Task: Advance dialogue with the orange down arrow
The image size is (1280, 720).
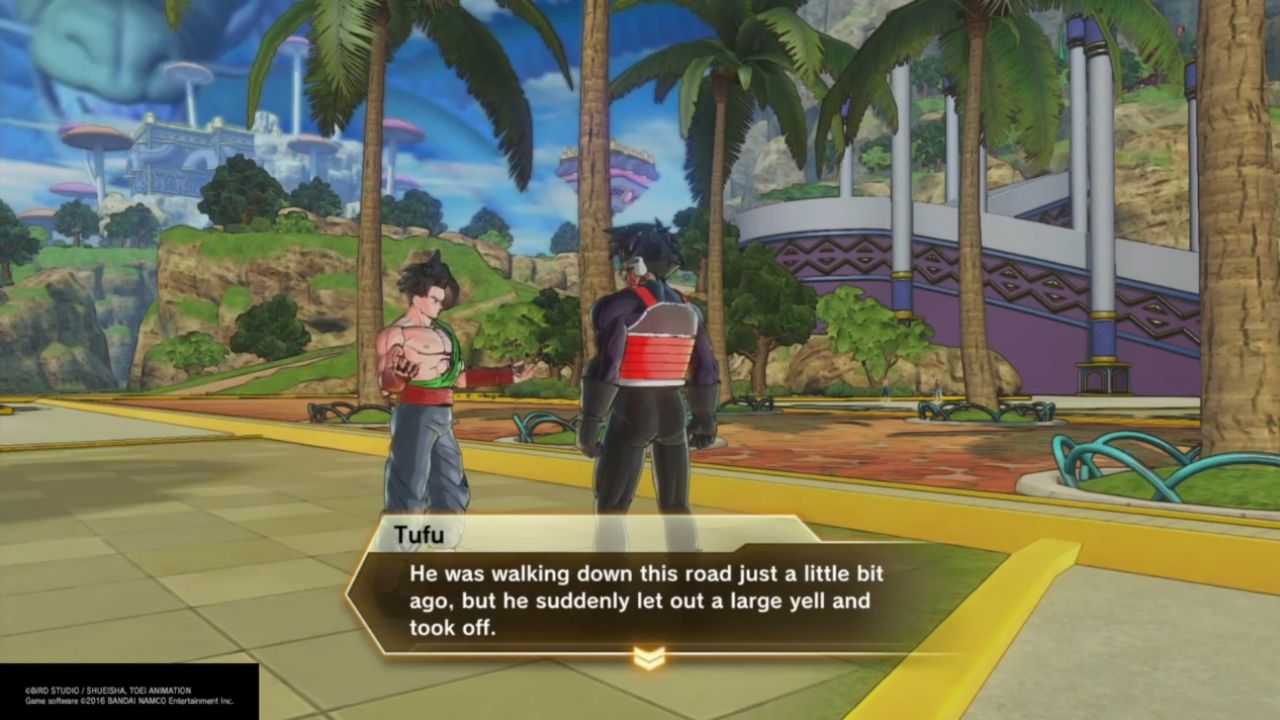Action: coord(649,658)
